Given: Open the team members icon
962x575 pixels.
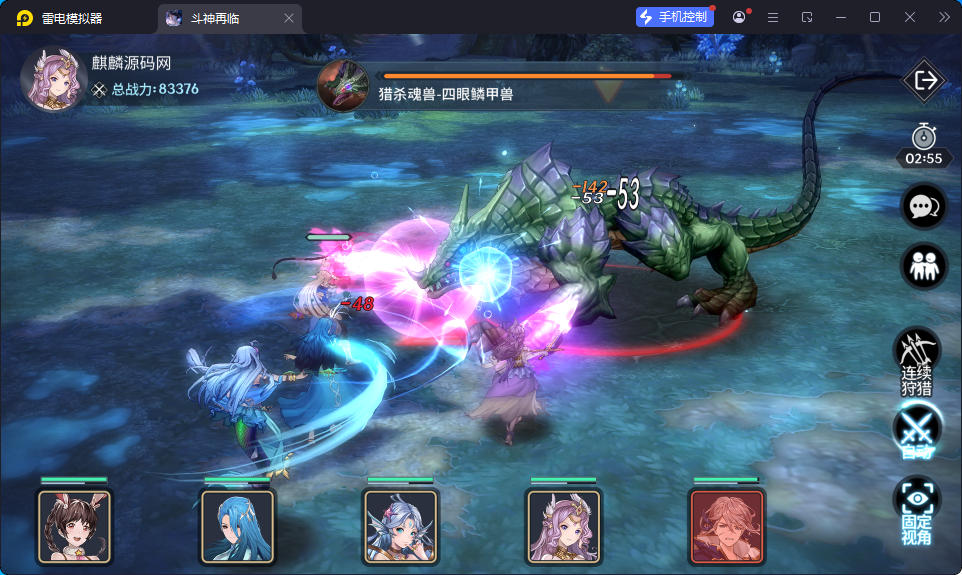Looking at the screenshot, I should (x=923, y=267).
